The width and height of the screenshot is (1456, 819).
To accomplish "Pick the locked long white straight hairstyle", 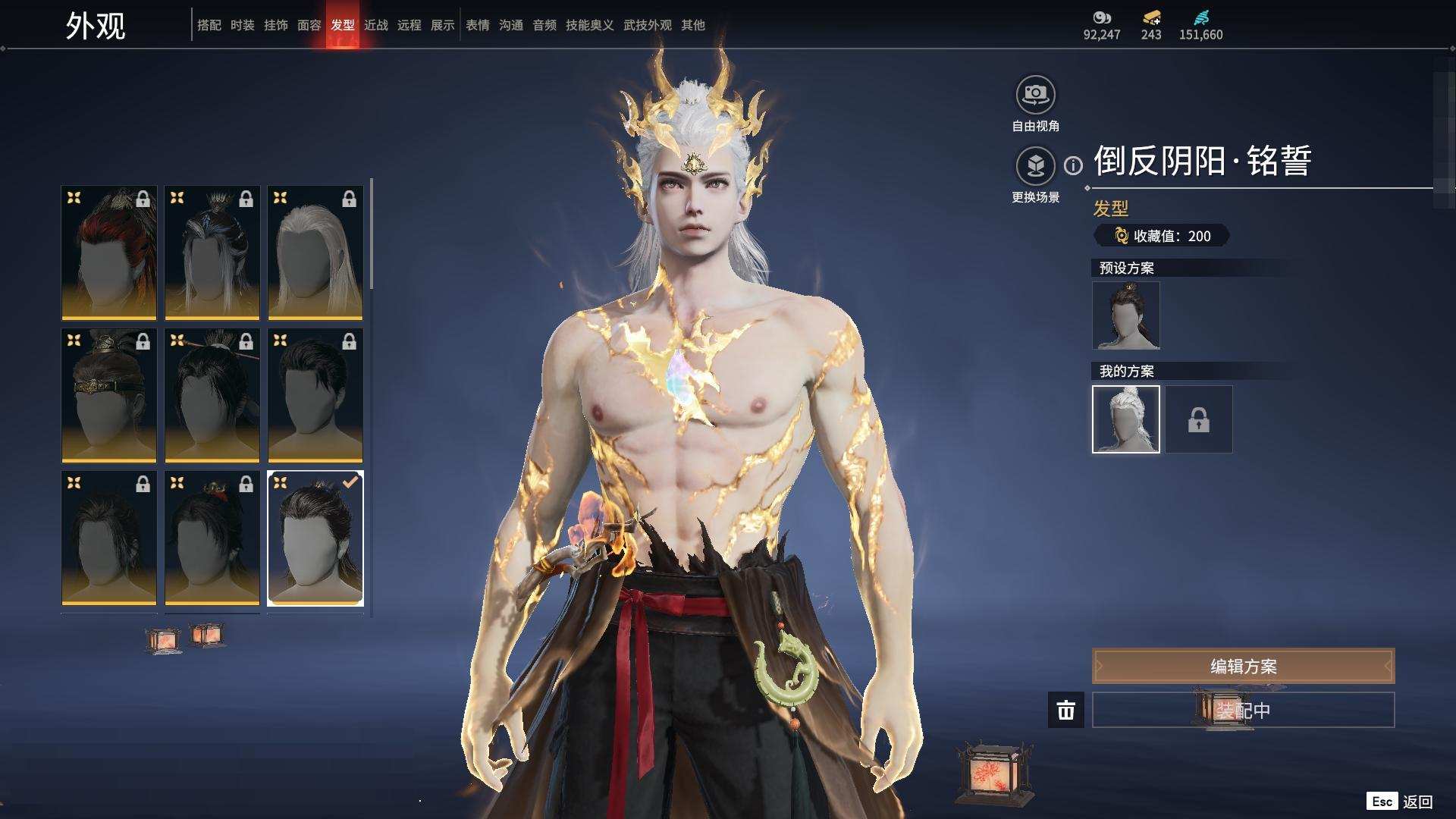I will tap(315, 253).
